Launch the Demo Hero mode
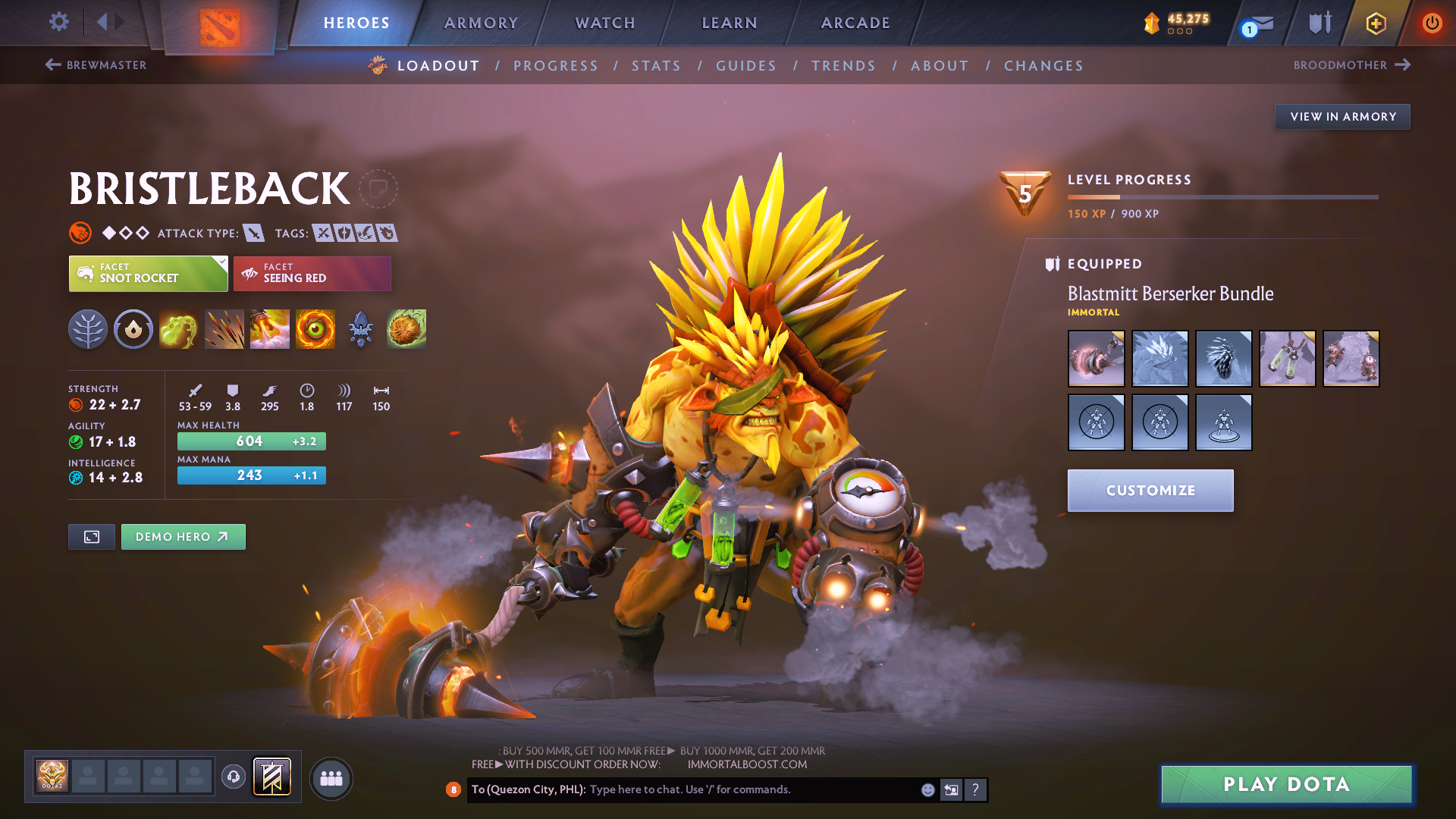Viewport: 1456px width, 819px height. [x=183, y=537]
